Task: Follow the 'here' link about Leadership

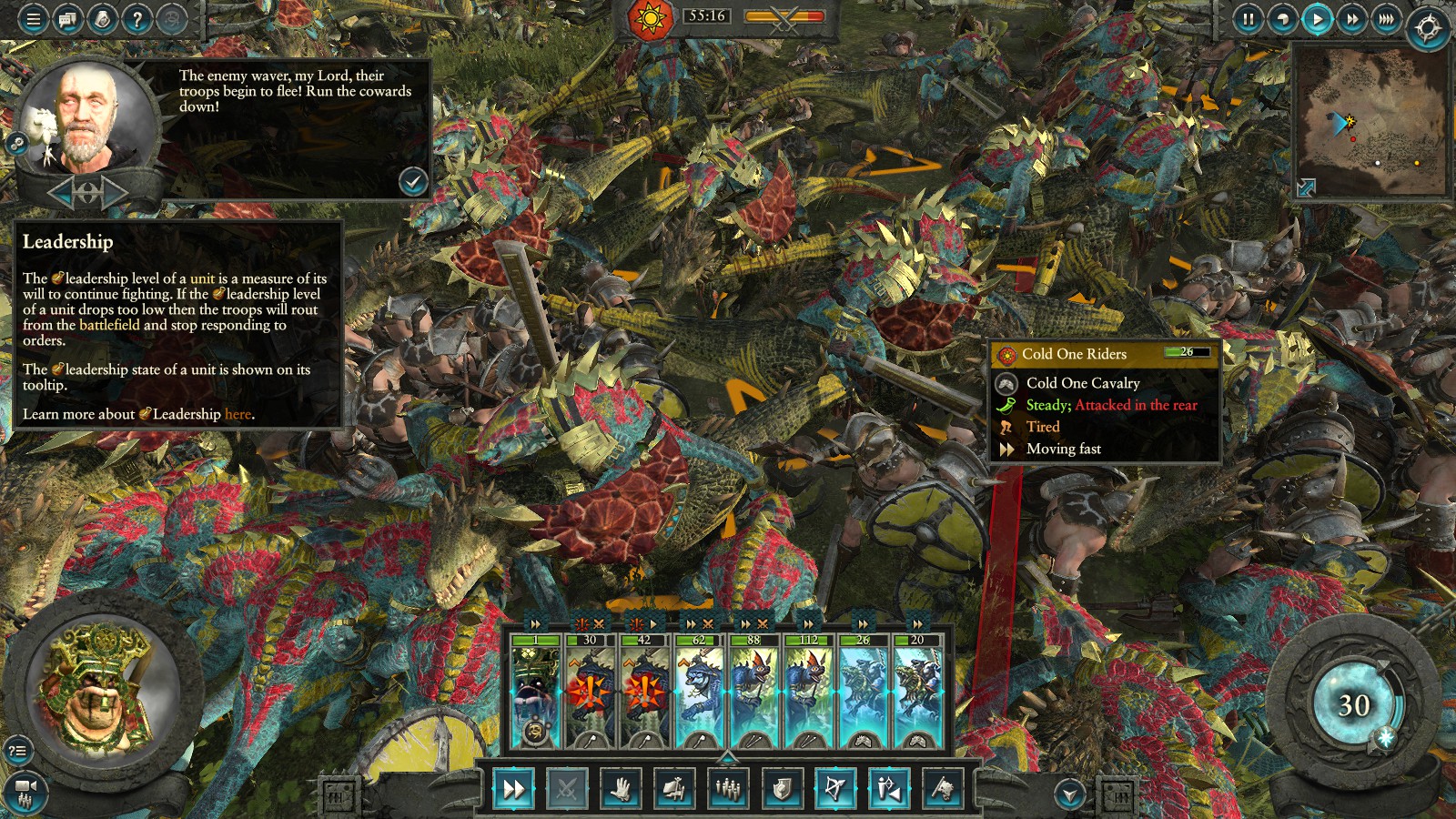Action: 238,415
